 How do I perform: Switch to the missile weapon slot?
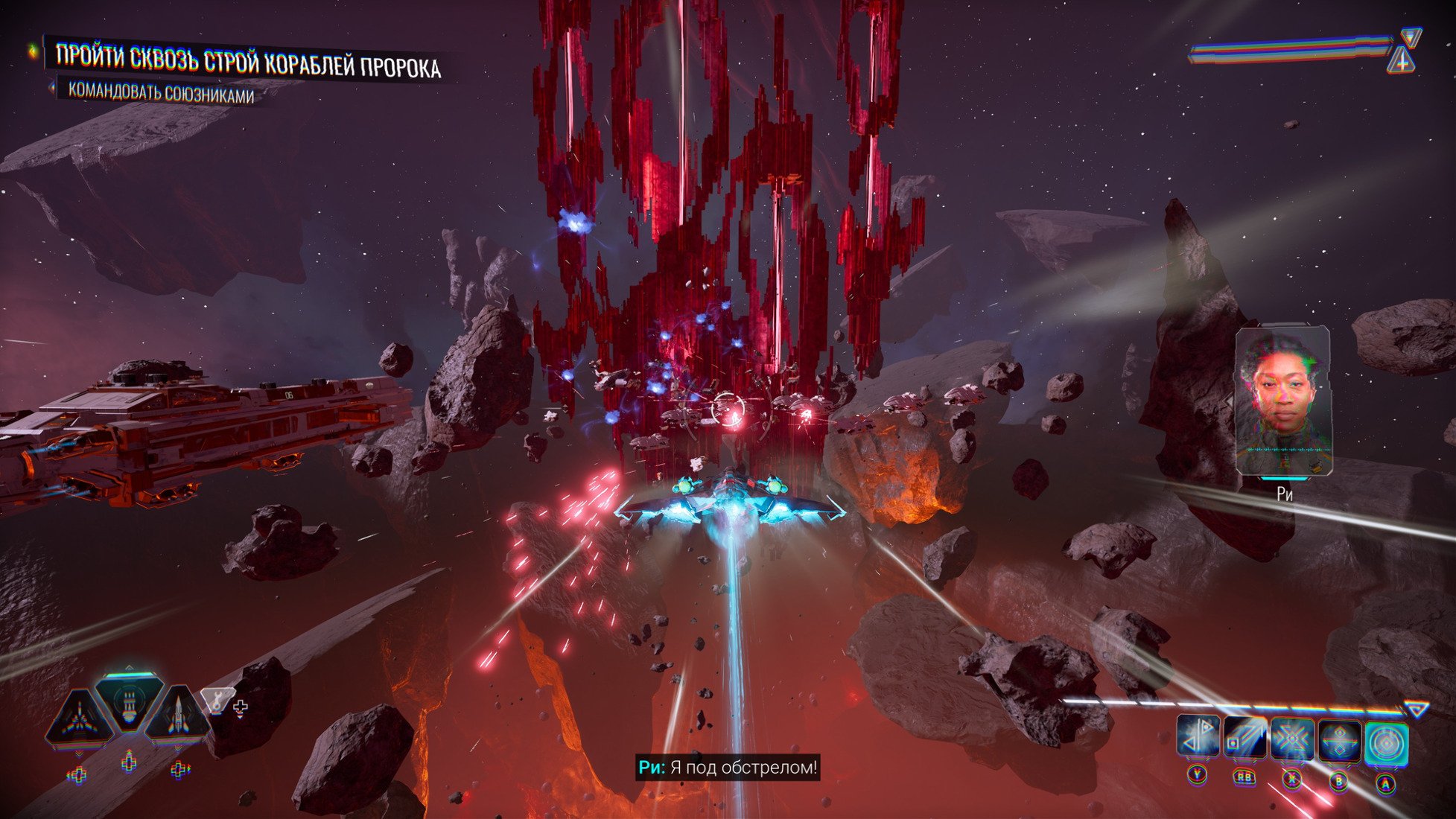pos(178,717)
